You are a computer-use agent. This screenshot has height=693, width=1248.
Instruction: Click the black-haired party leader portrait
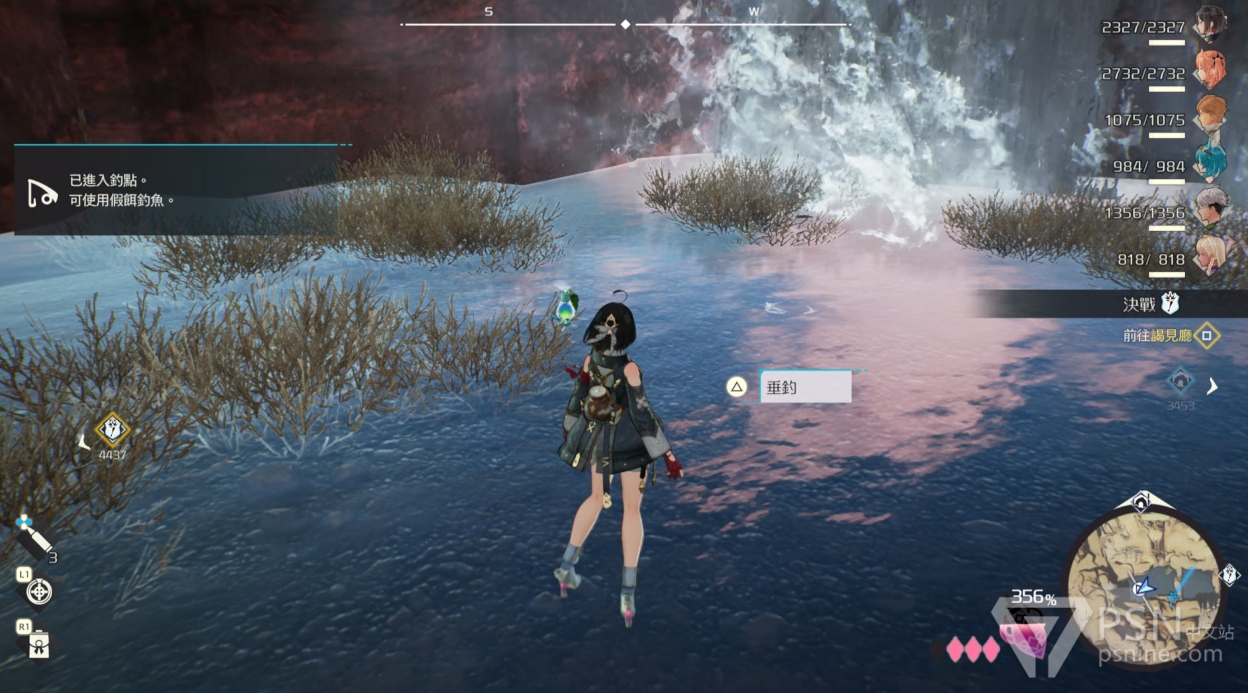[x=1210, y=24]
